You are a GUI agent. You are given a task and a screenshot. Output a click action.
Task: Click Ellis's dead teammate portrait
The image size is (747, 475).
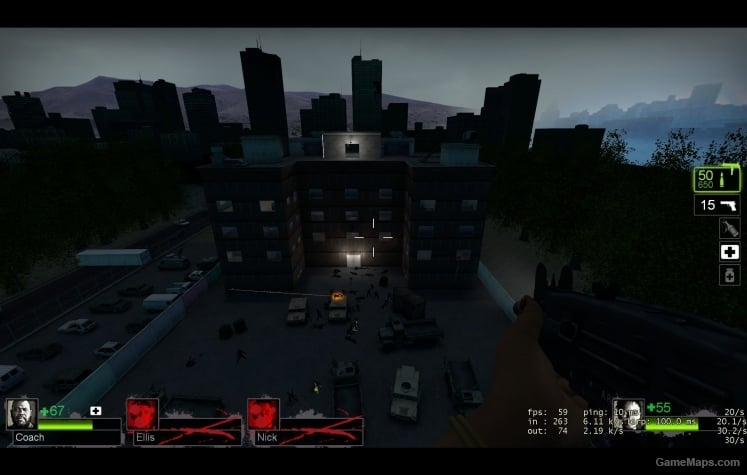point(142,413)
